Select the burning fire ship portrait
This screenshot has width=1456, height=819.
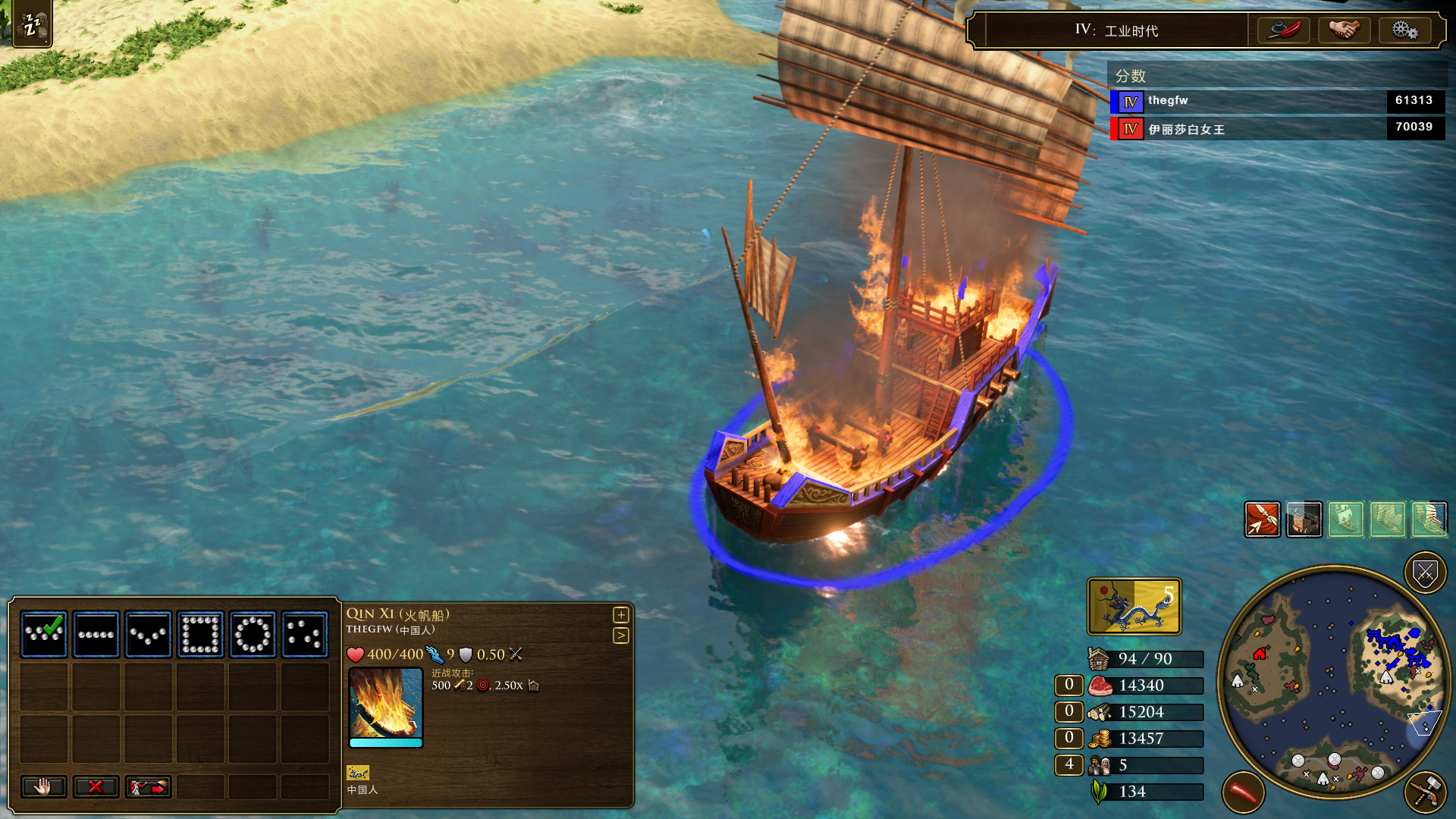coord(385,703)
